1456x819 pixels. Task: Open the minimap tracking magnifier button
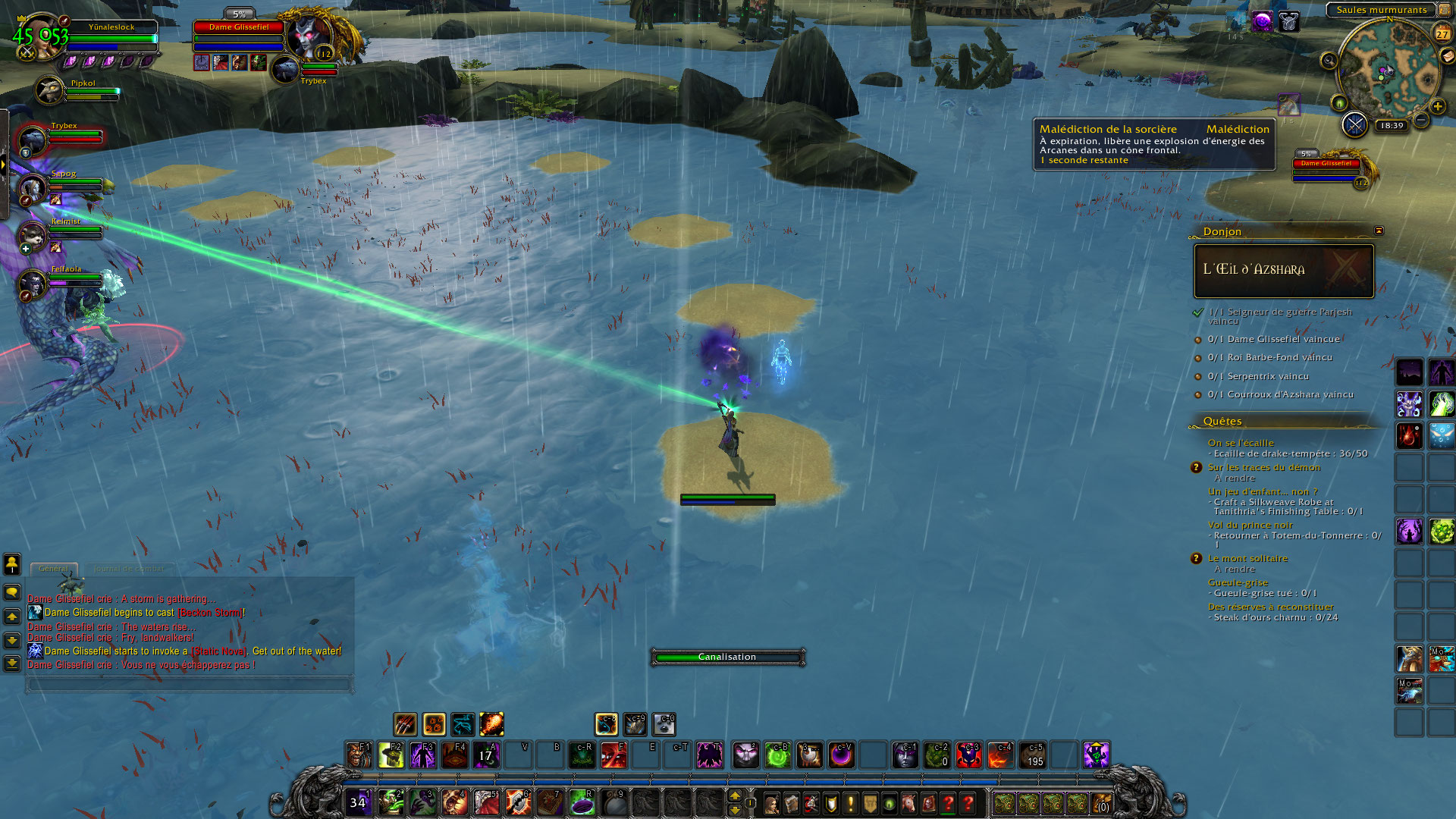[x=1329, y=61]
